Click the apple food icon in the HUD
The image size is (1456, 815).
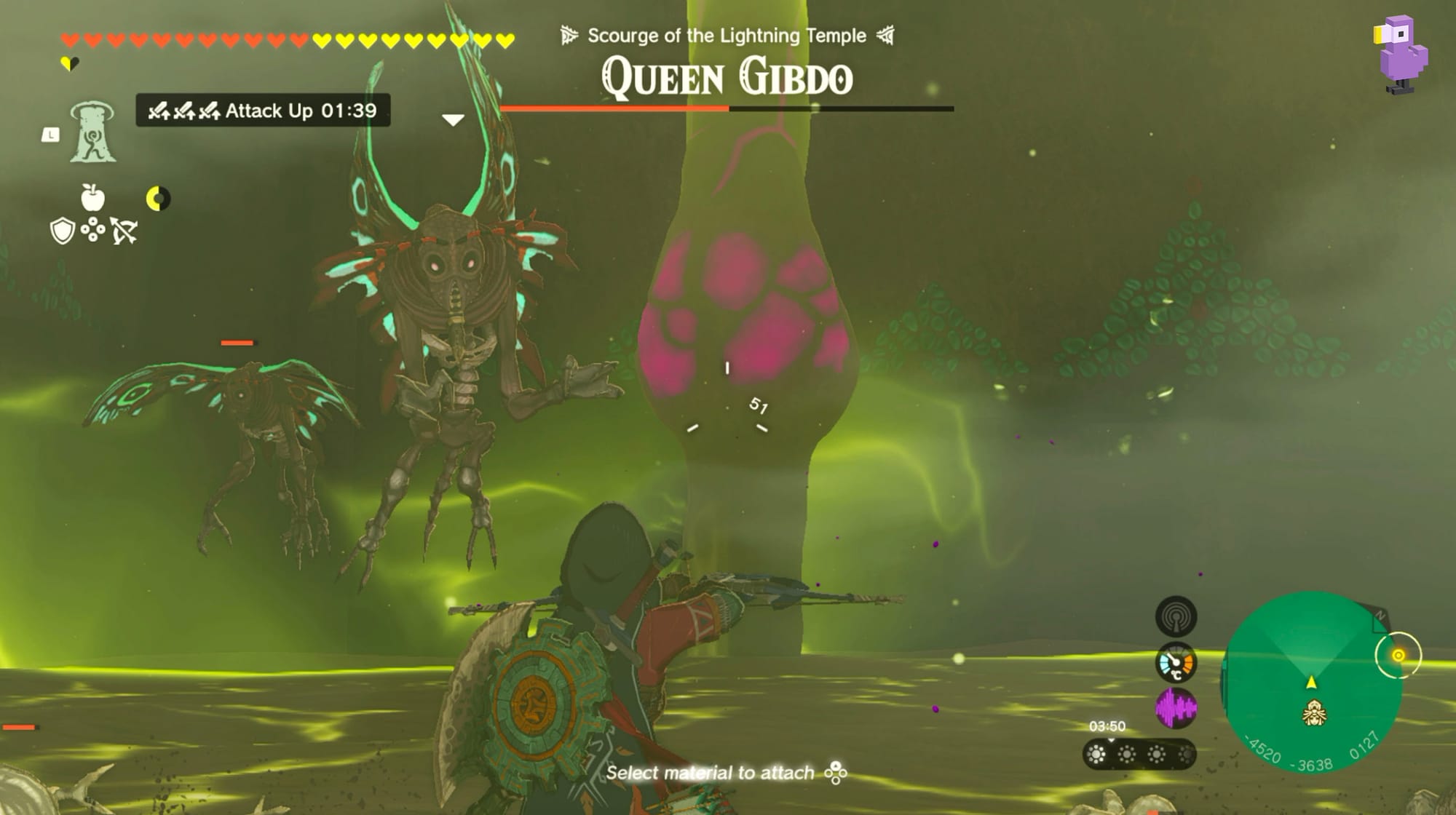click(x=92, y=198)
